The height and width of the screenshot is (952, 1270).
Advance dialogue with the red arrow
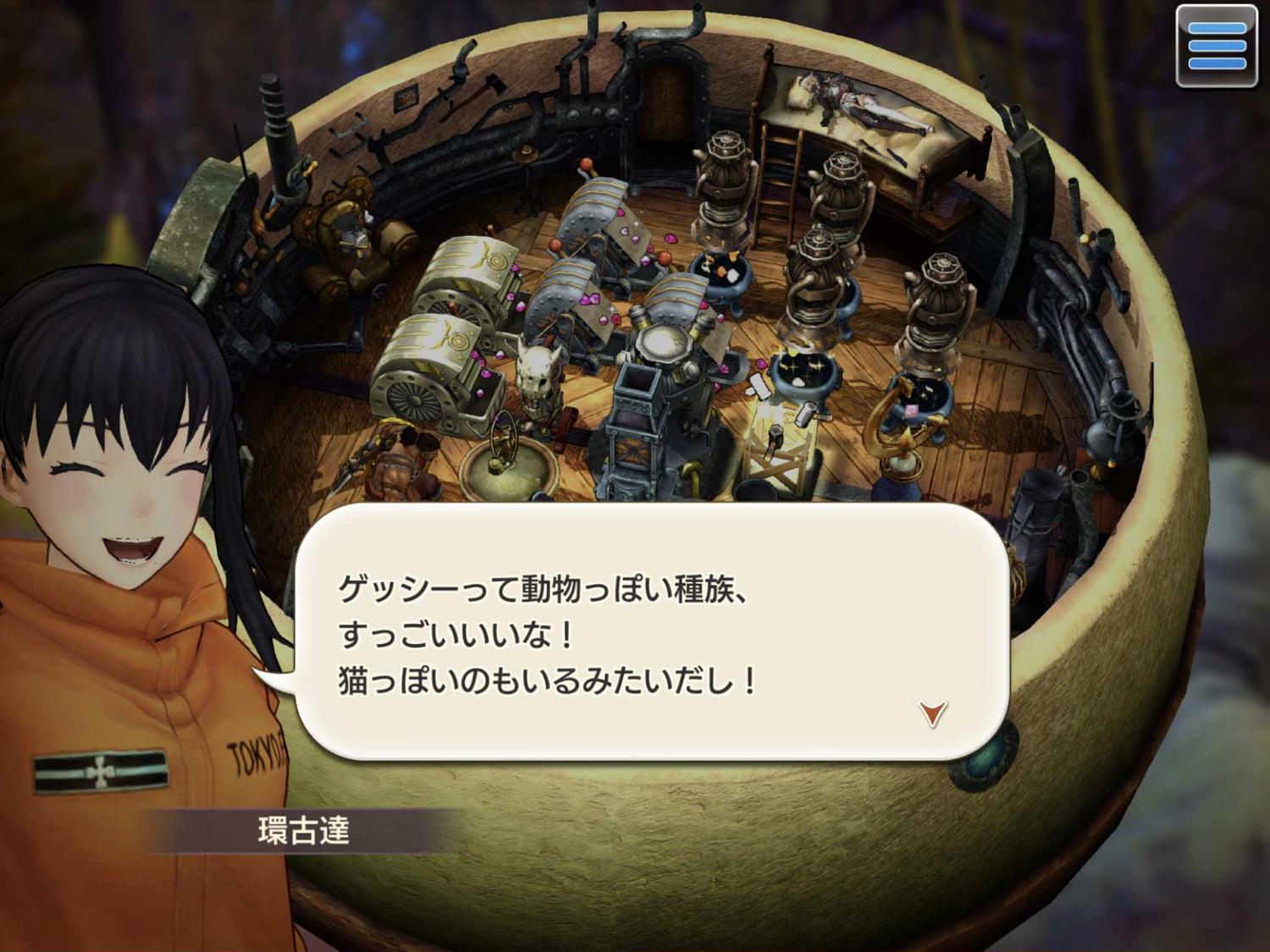[x=932, y=713]
